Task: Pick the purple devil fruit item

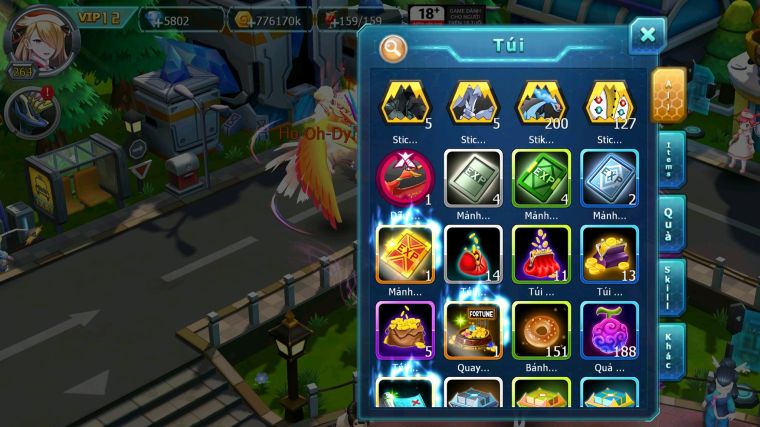Action: coord(609,329)
